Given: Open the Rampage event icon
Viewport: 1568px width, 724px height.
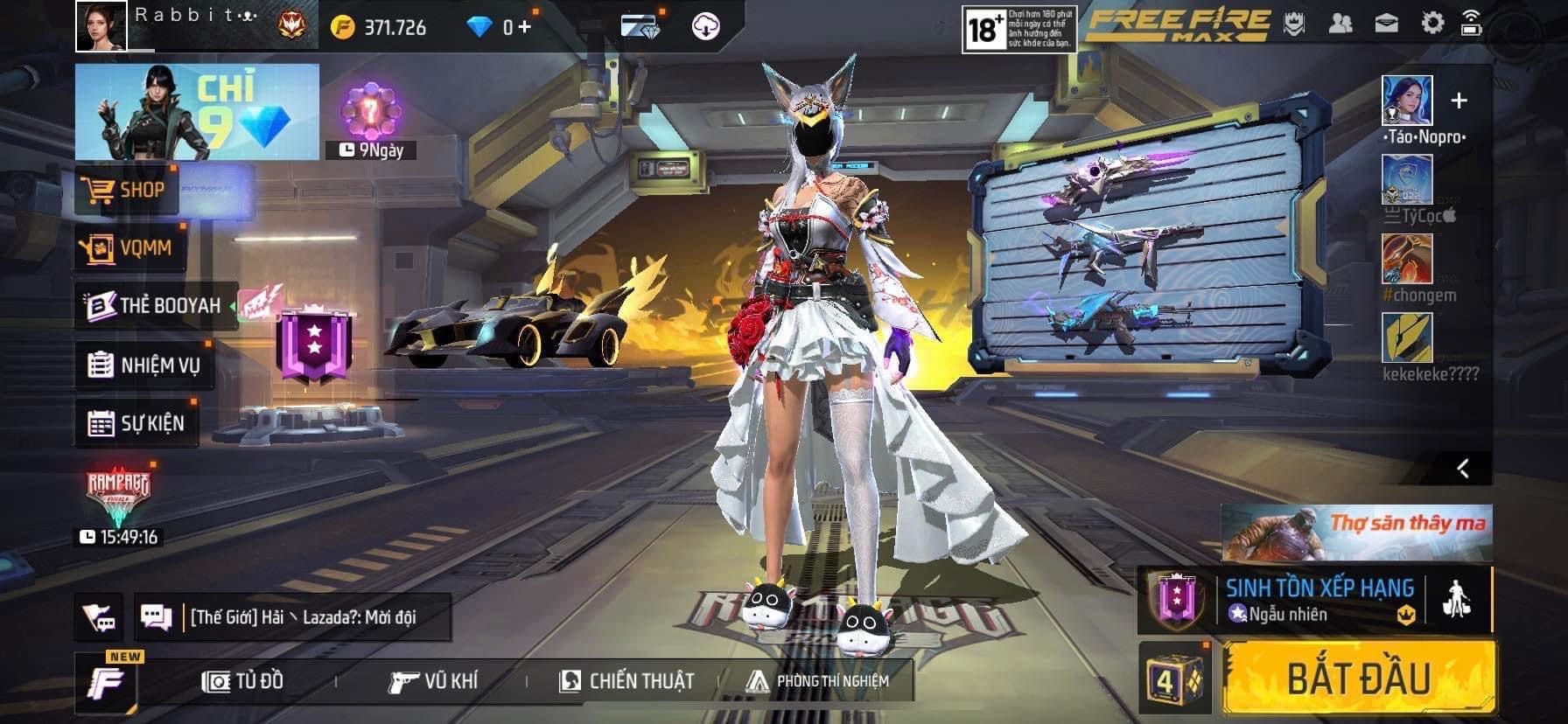Looking at the screenshot, I should (118, 498).
